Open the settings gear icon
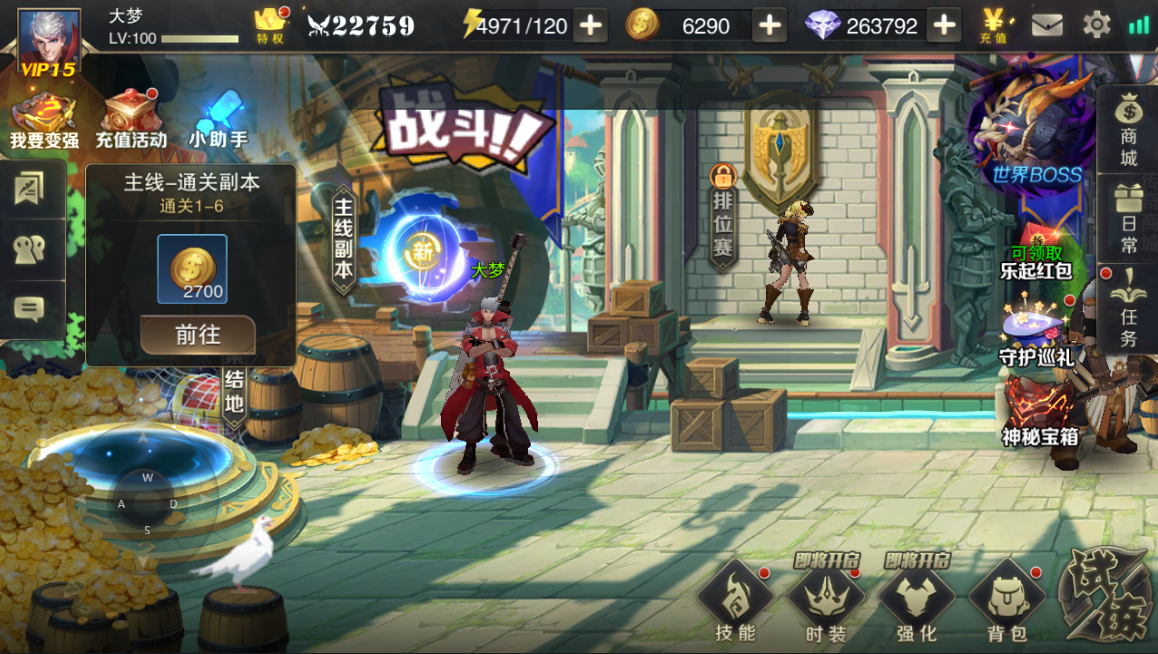1158x654 pixels. [1097, 25]
